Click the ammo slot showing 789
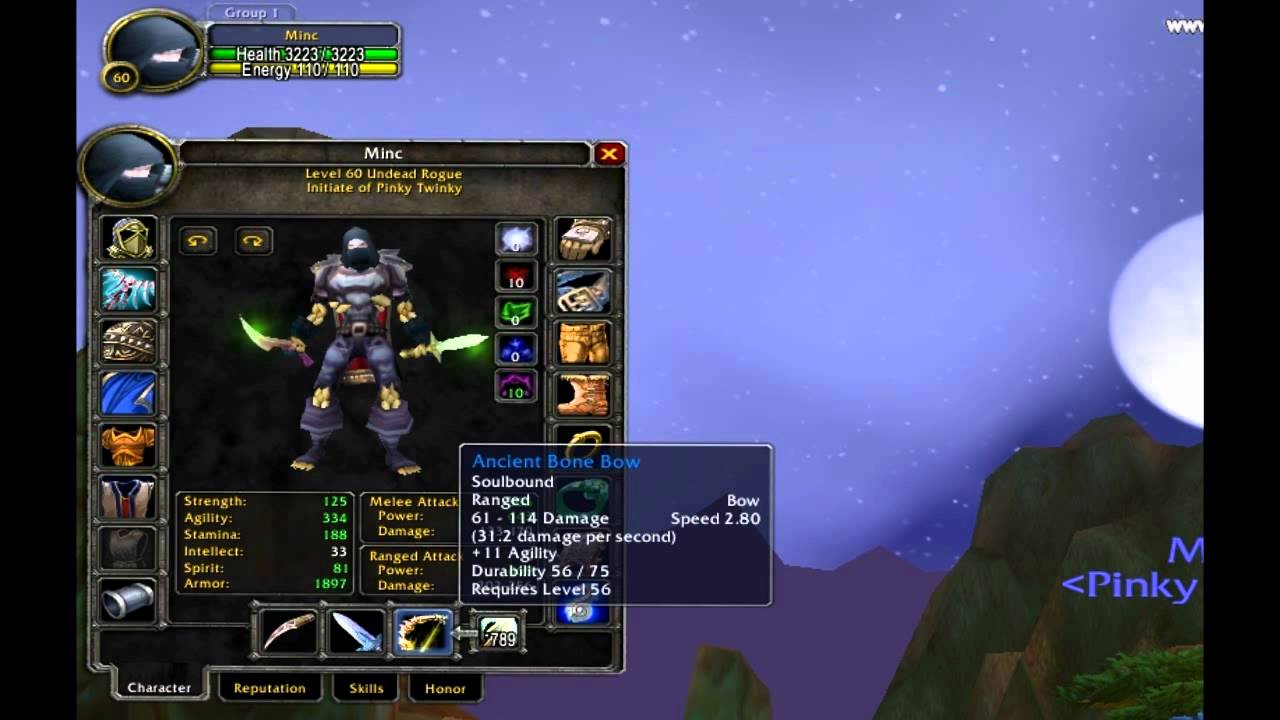This screenshot has height=720, width=1280. pyautogui.click(x=498, y=632)
